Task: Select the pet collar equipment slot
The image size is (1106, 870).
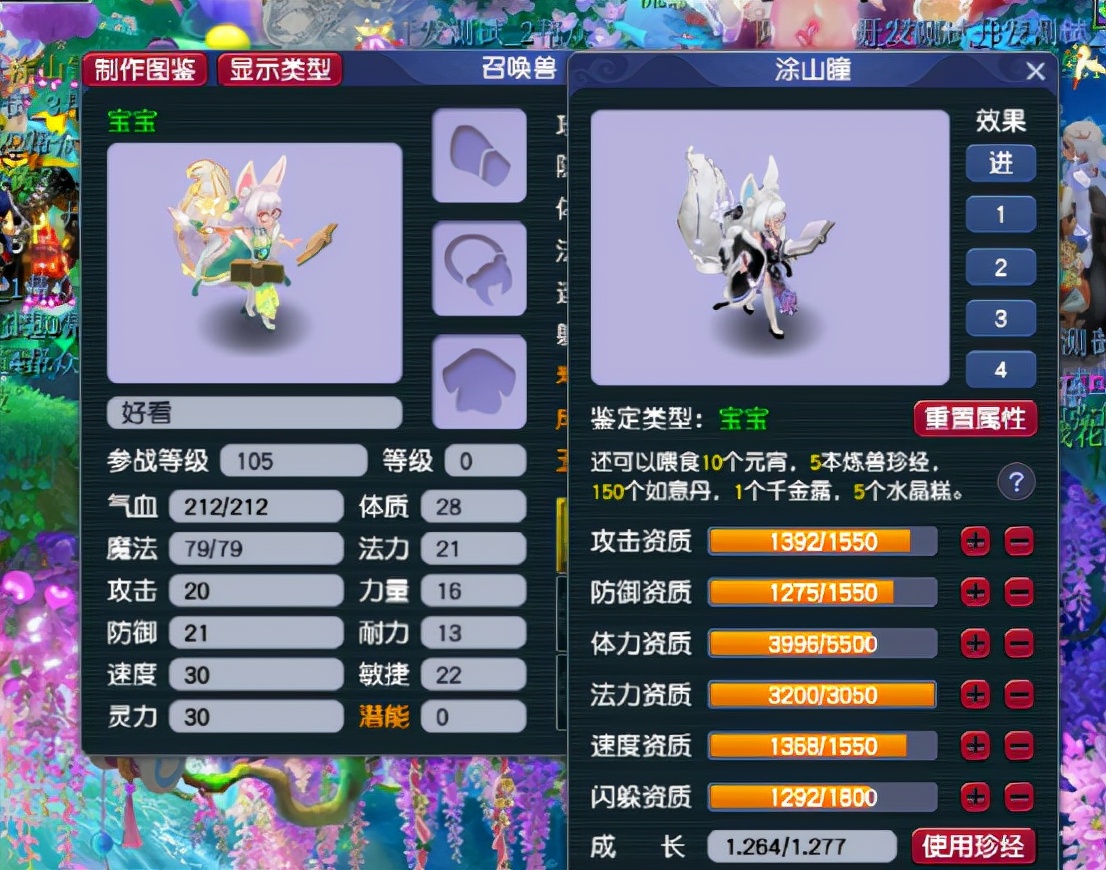Action: (x=479, y=269)
